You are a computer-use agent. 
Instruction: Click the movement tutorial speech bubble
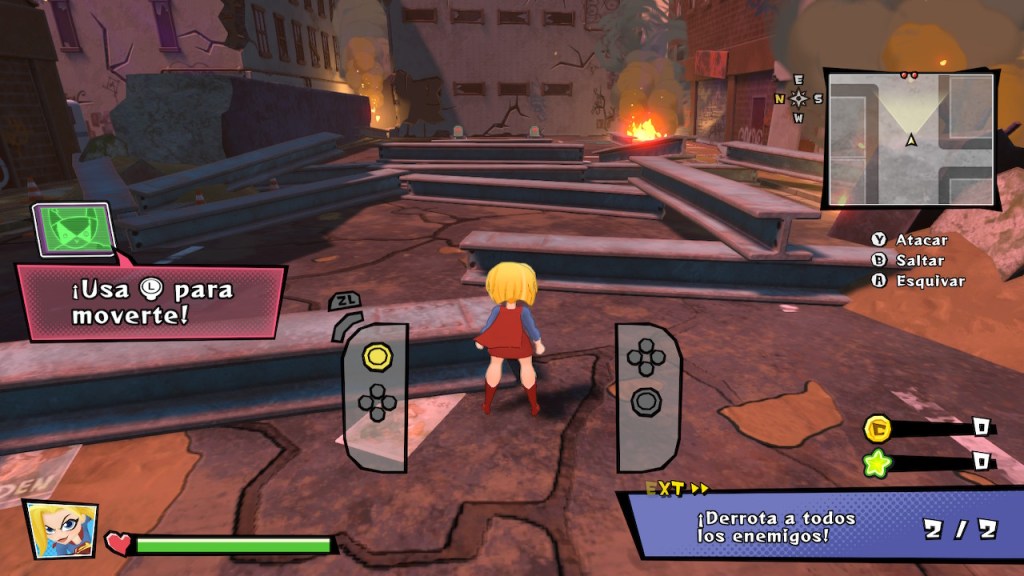150,302
